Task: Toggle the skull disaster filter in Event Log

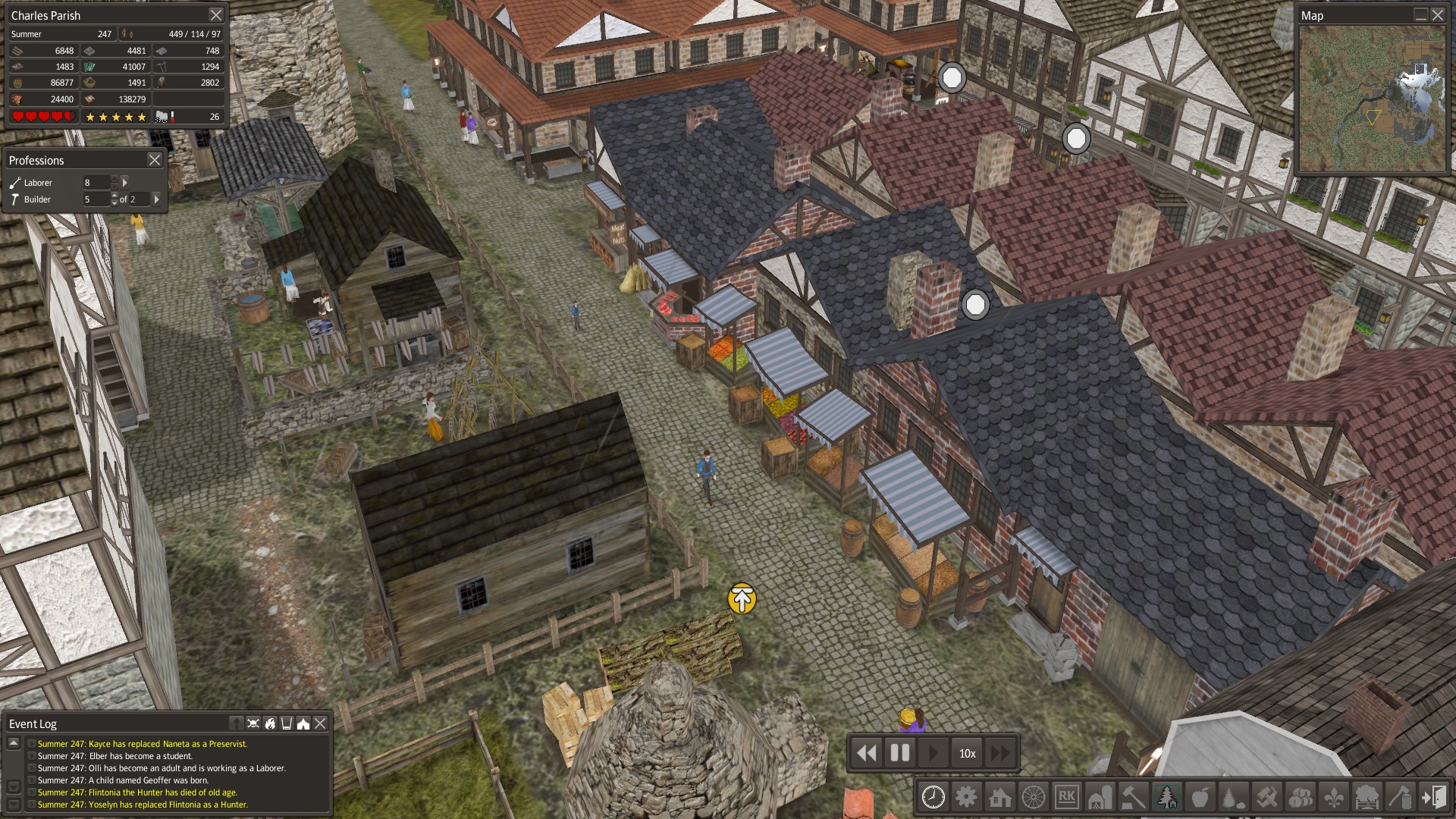Action: (253, 723)
